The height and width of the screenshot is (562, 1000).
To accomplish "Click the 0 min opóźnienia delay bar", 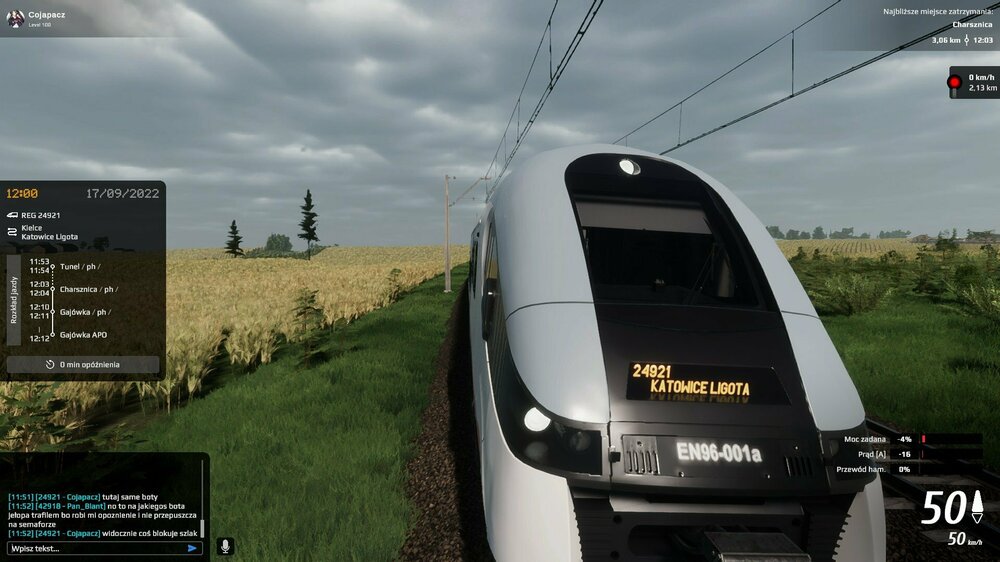I will click(83, 365).
